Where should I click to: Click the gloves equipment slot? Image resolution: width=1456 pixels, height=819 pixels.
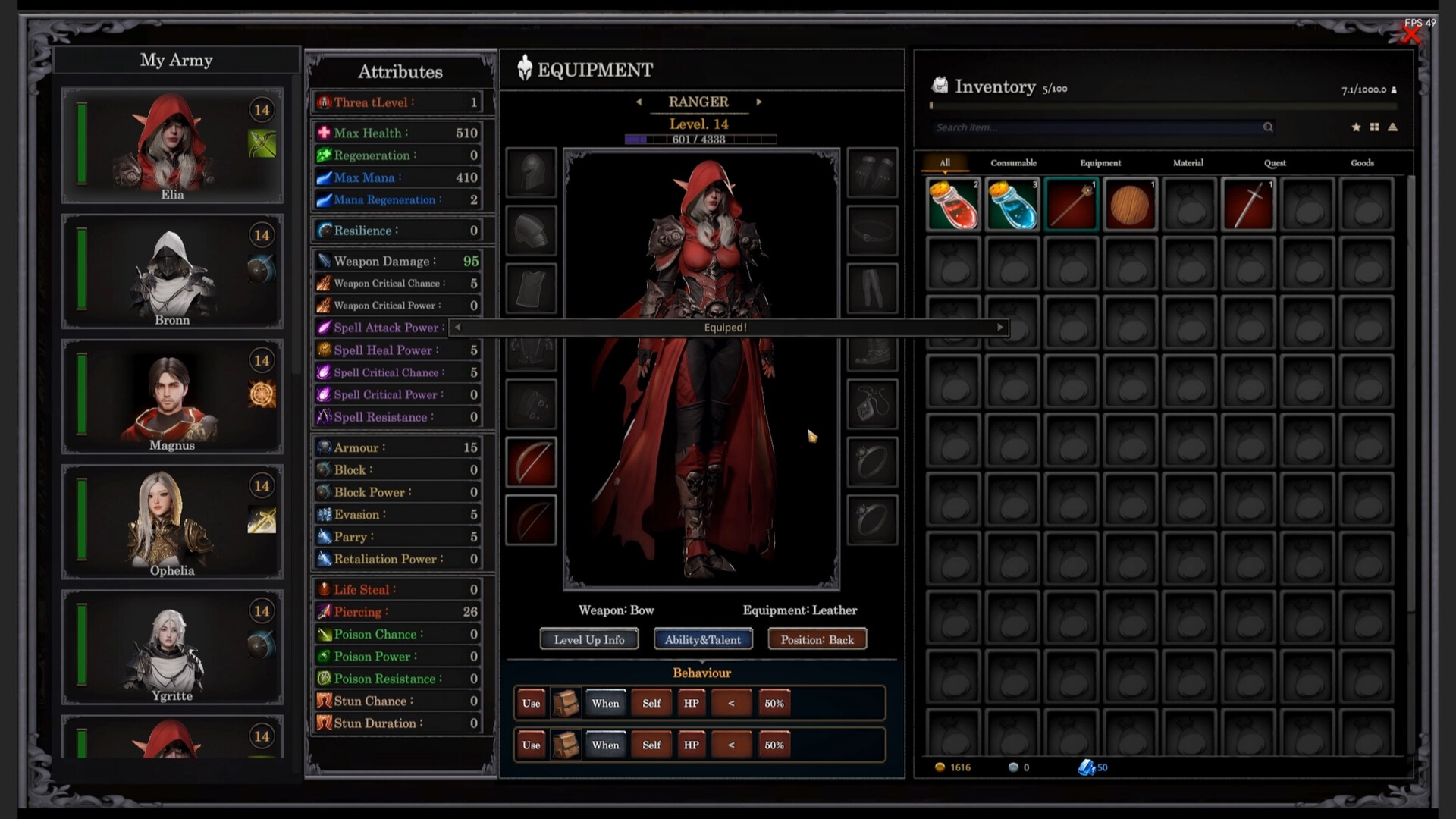[872, 173]
